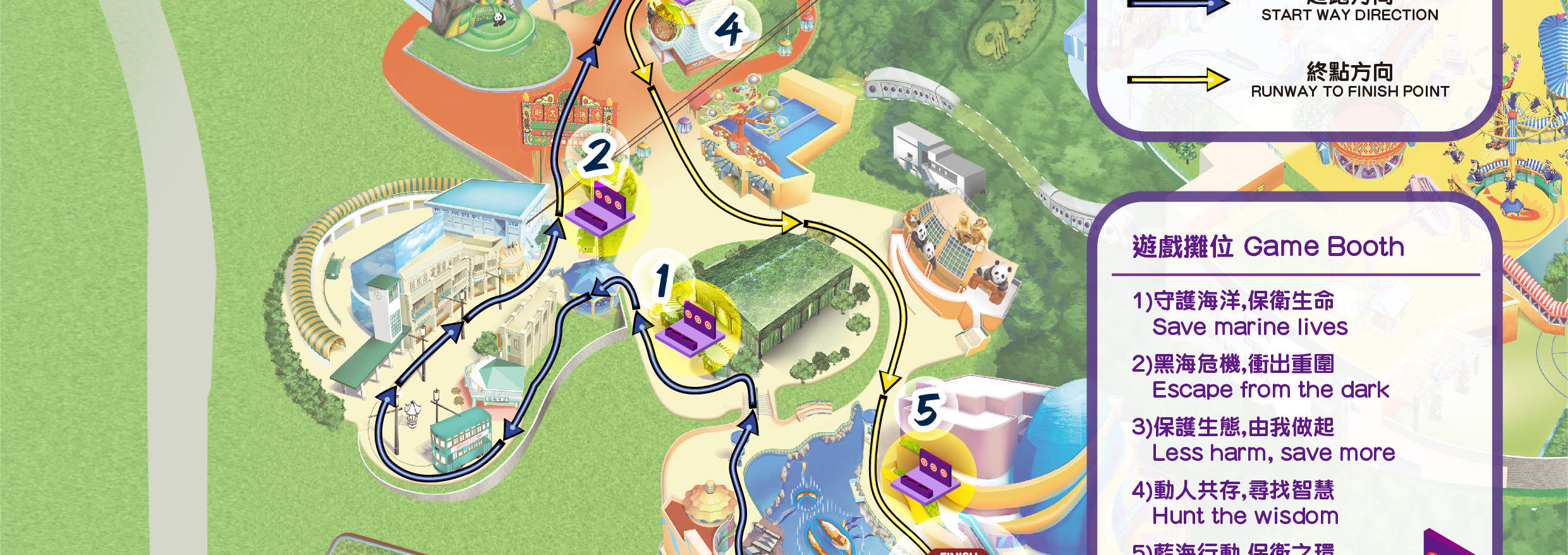
Task: Select game booth marker number 1
Action: tap(663, 281)
